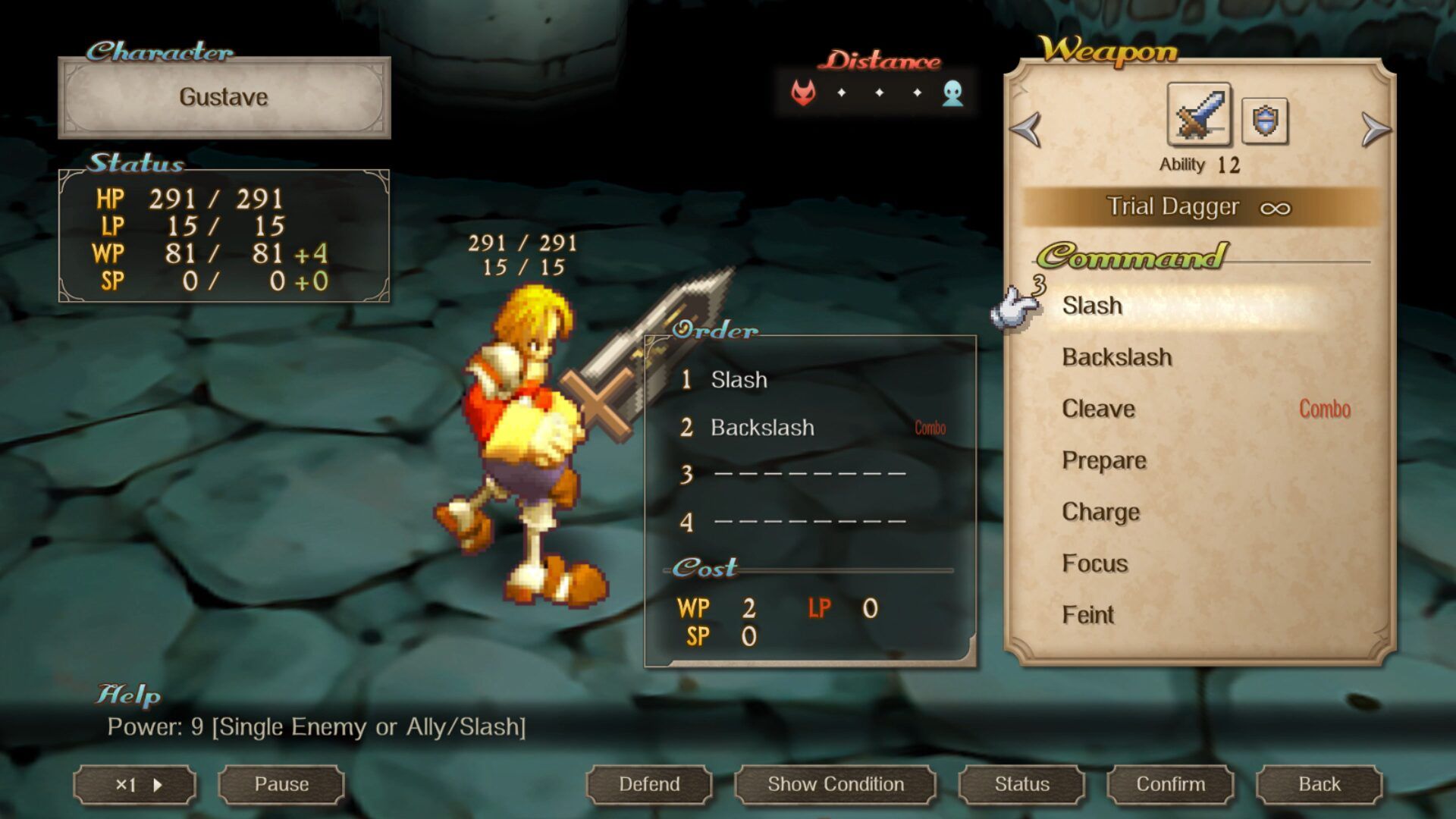Select the Slash command
Screen dimensions: 1456x819
1092,306
